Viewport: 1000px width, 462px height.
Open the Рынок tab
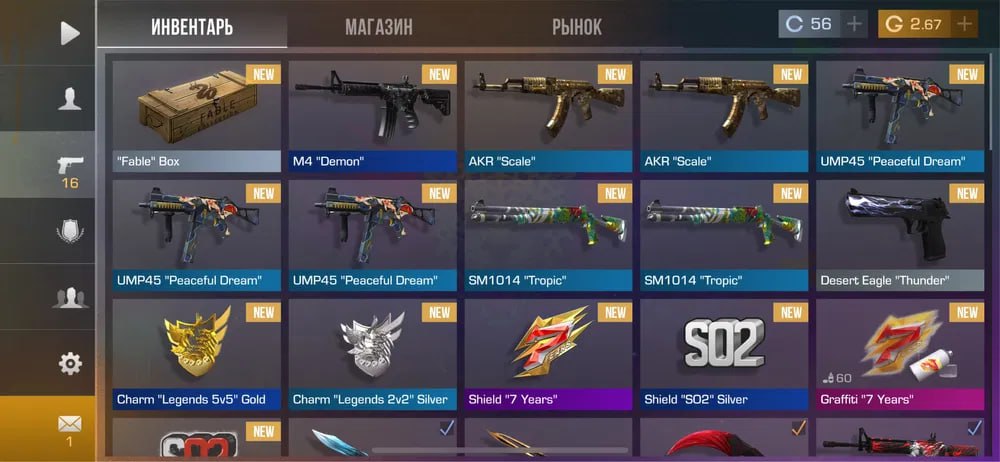[x=577, y=27]
